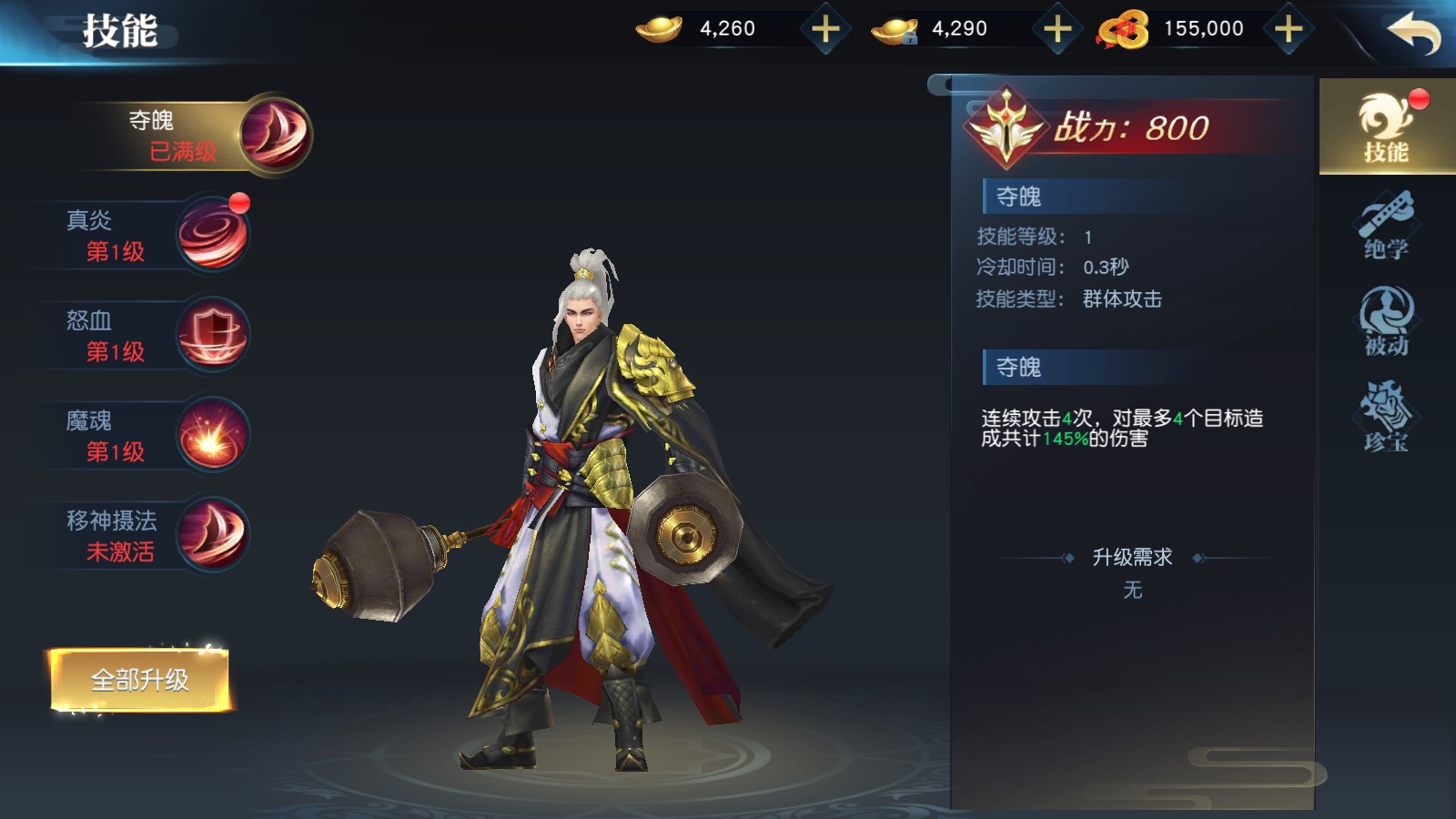
Task: Add gold ingots with the 4,260 plus button
Action: [x=825, y=29]
